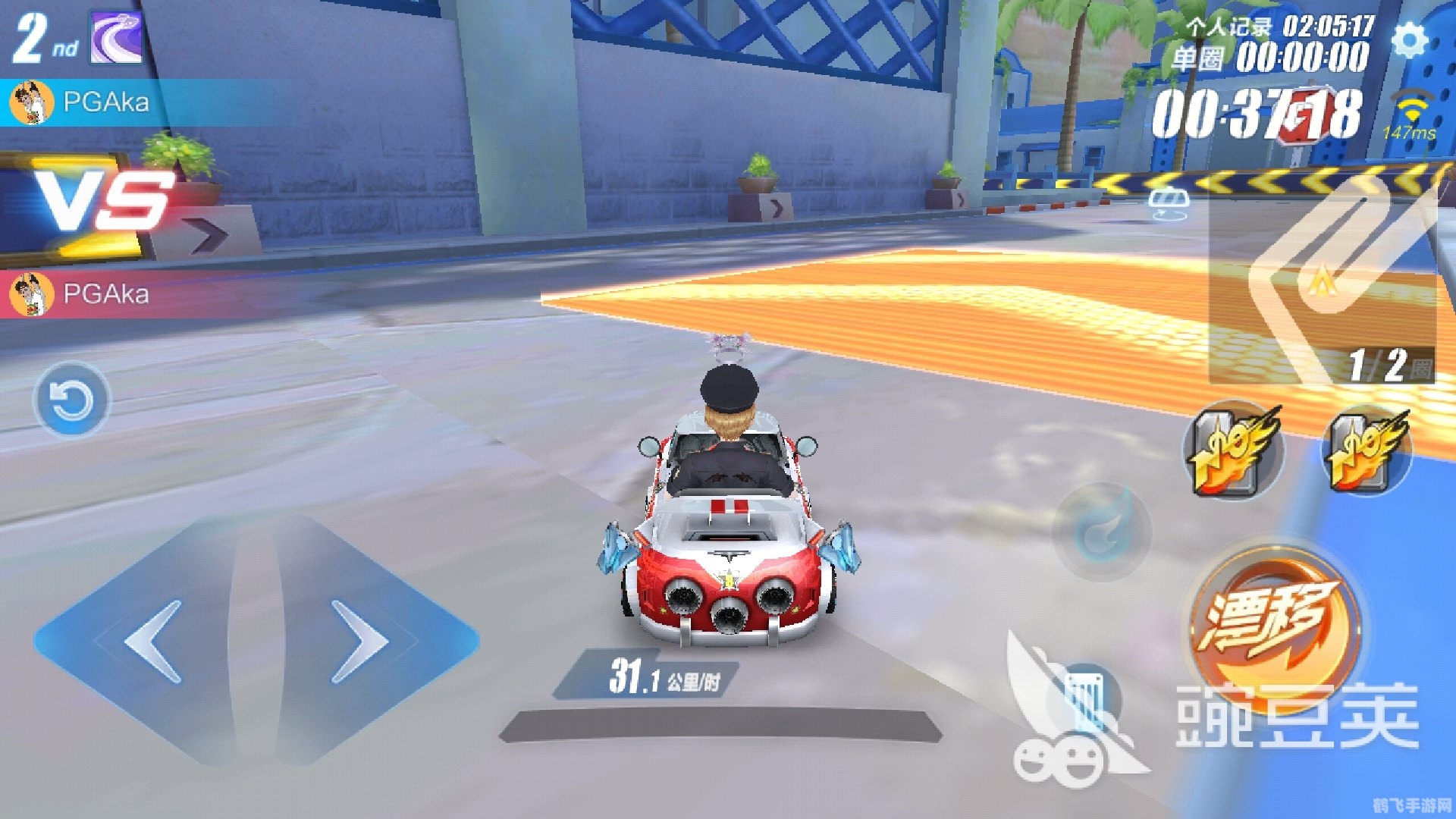Image resolution: width=1456 pixels, height=819 pixels.
Task: Tap the translucent small boost button
Action: pyautogui.click(x=1102, y=530)
